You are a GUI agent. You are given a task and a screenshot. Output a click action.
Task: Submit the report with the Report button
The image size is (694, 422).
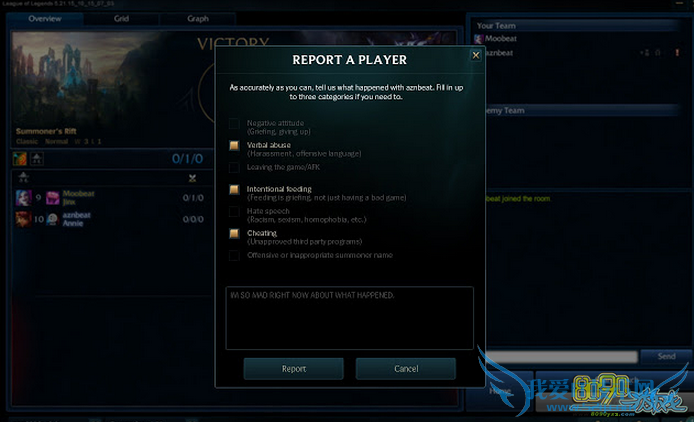click(x=294, y=369)
